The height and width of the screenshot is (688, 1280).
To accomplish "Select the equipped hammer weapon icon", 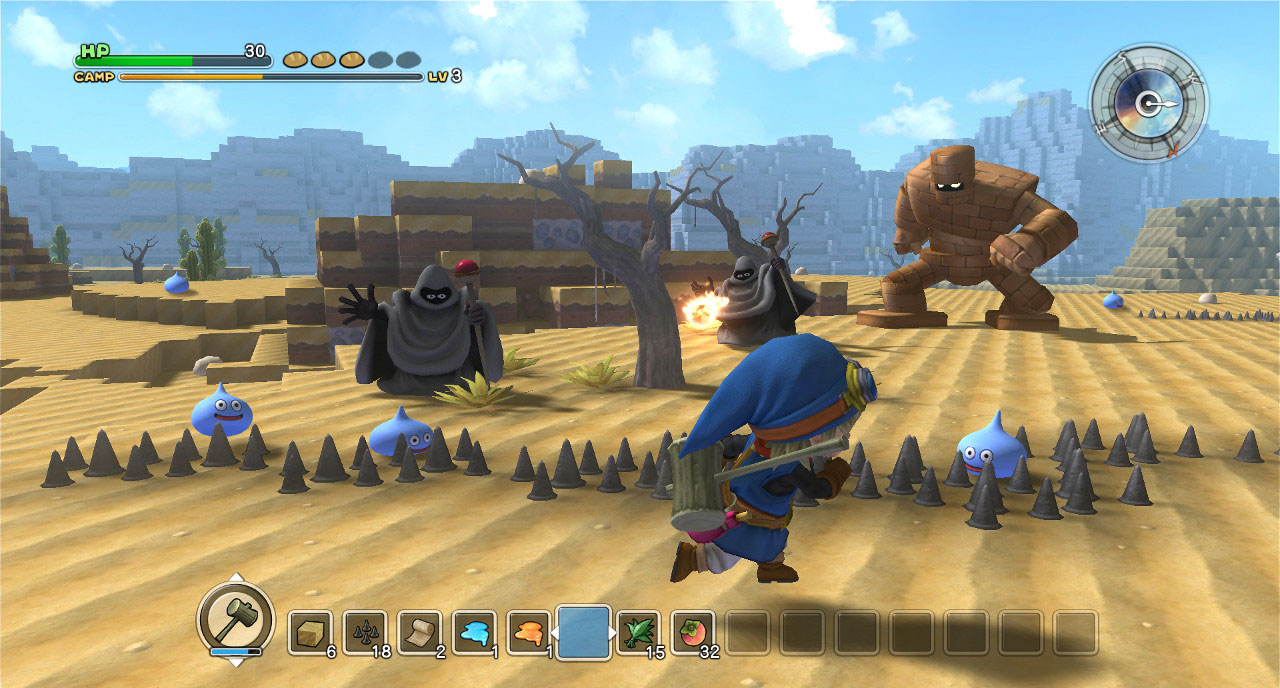I will (235, 618).
